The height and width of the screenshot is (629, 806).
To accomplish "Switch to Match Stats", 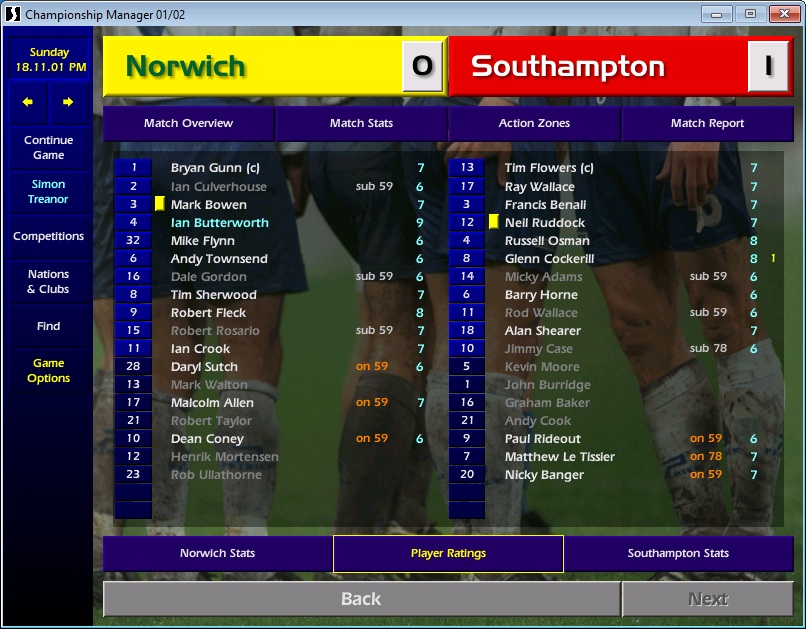I will pos(361,124).
